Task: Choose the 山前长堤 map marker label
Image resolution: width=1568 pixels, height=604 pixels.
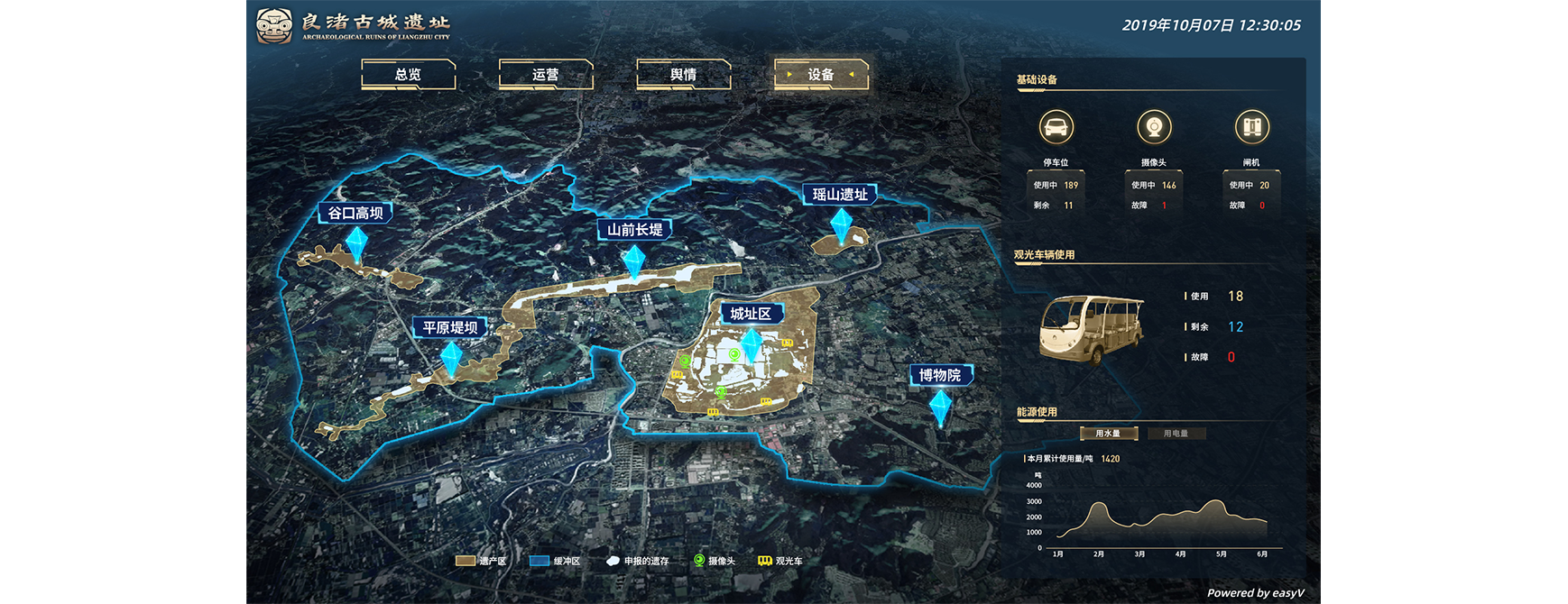Action: (634, 230)
